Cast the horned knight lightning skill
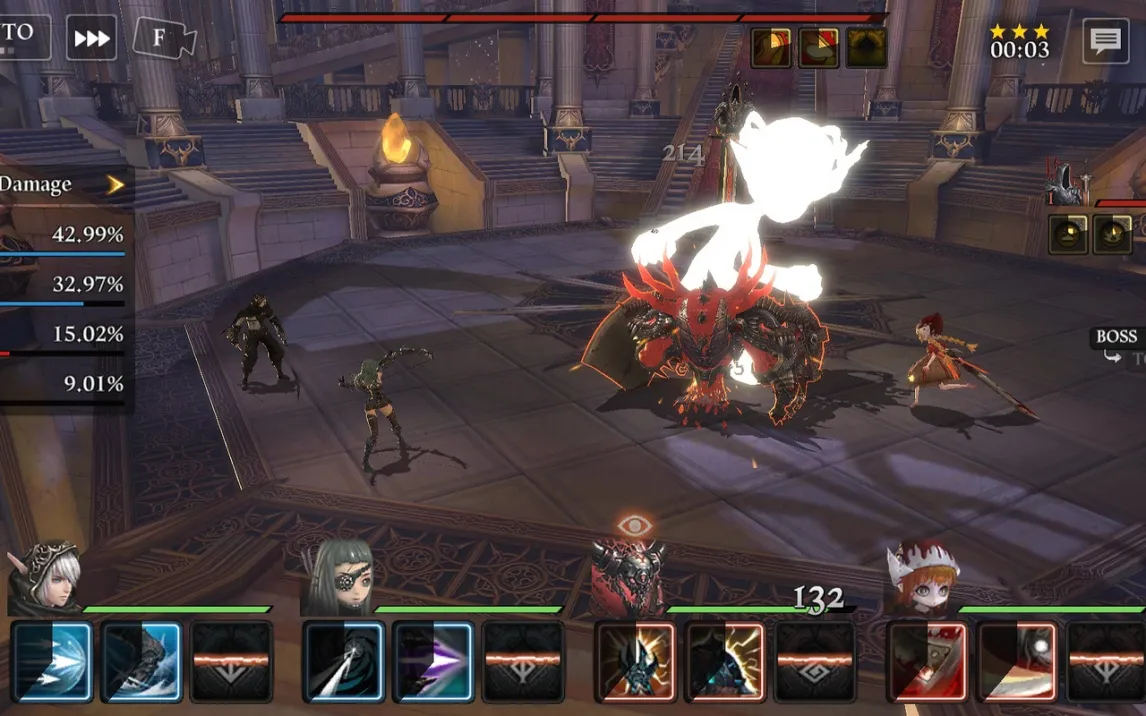The height and width of the screenshot is (716, 1146). tap(635, 661)
